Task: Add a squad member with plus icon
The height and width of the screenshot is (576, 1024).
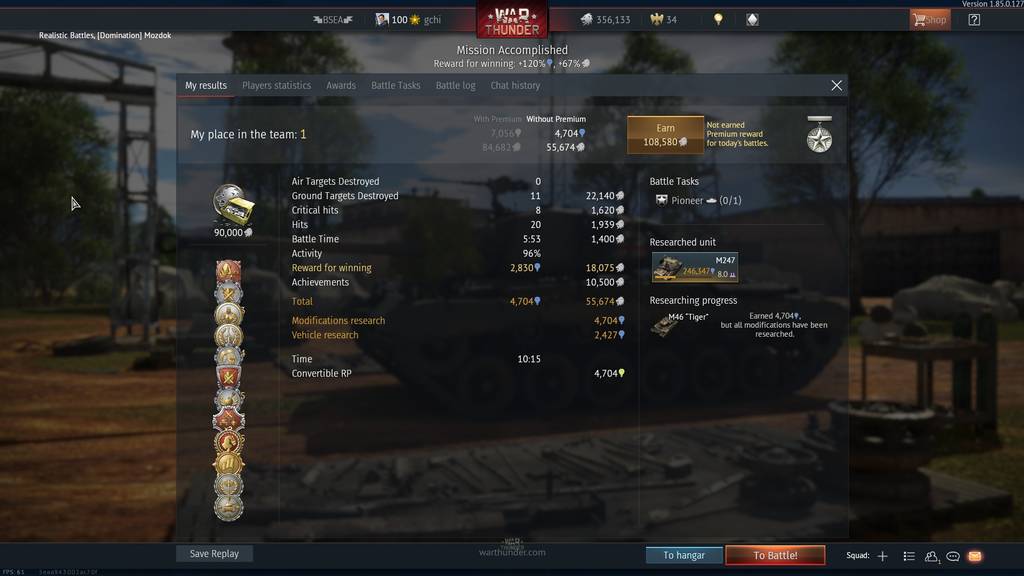Action: tap(882, 556)
